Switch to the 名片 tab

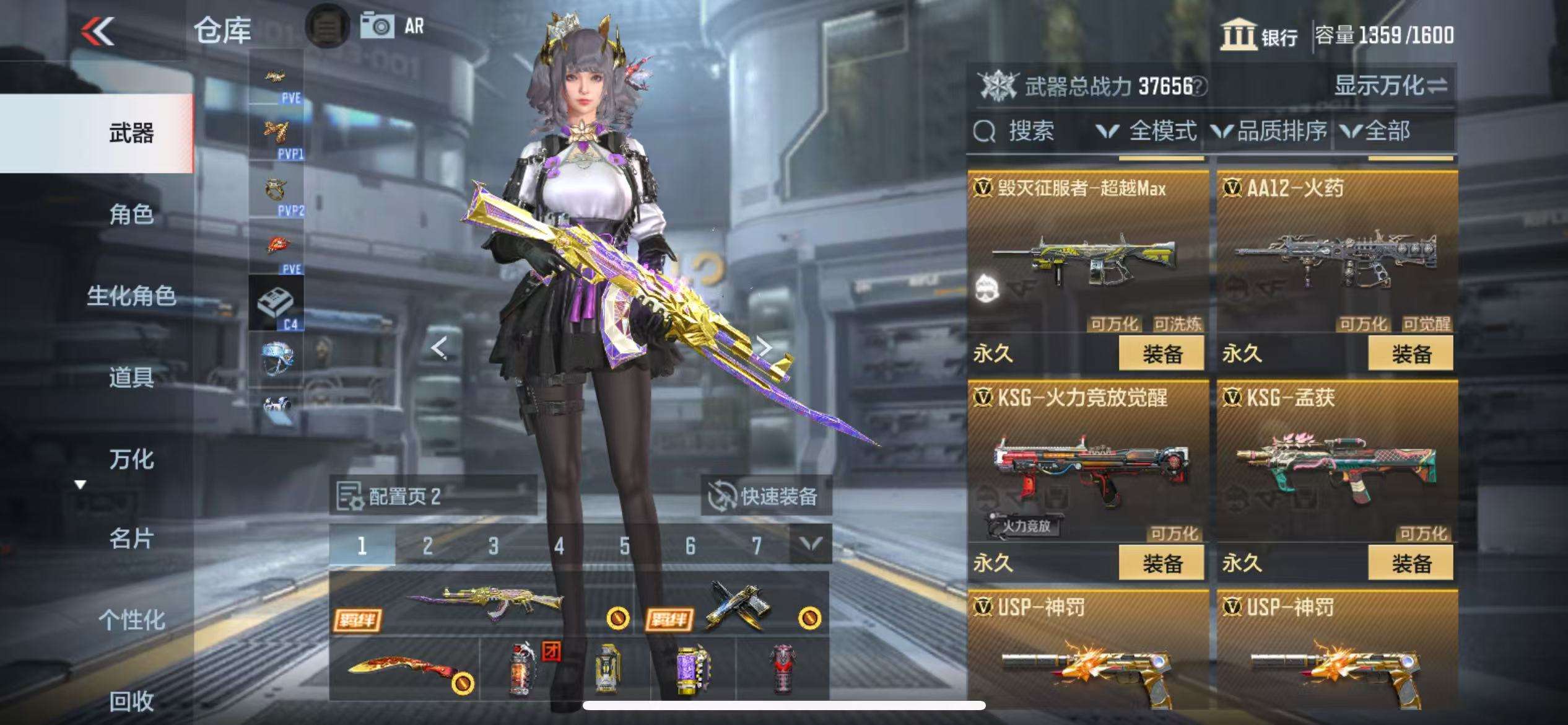click(131, 539)
